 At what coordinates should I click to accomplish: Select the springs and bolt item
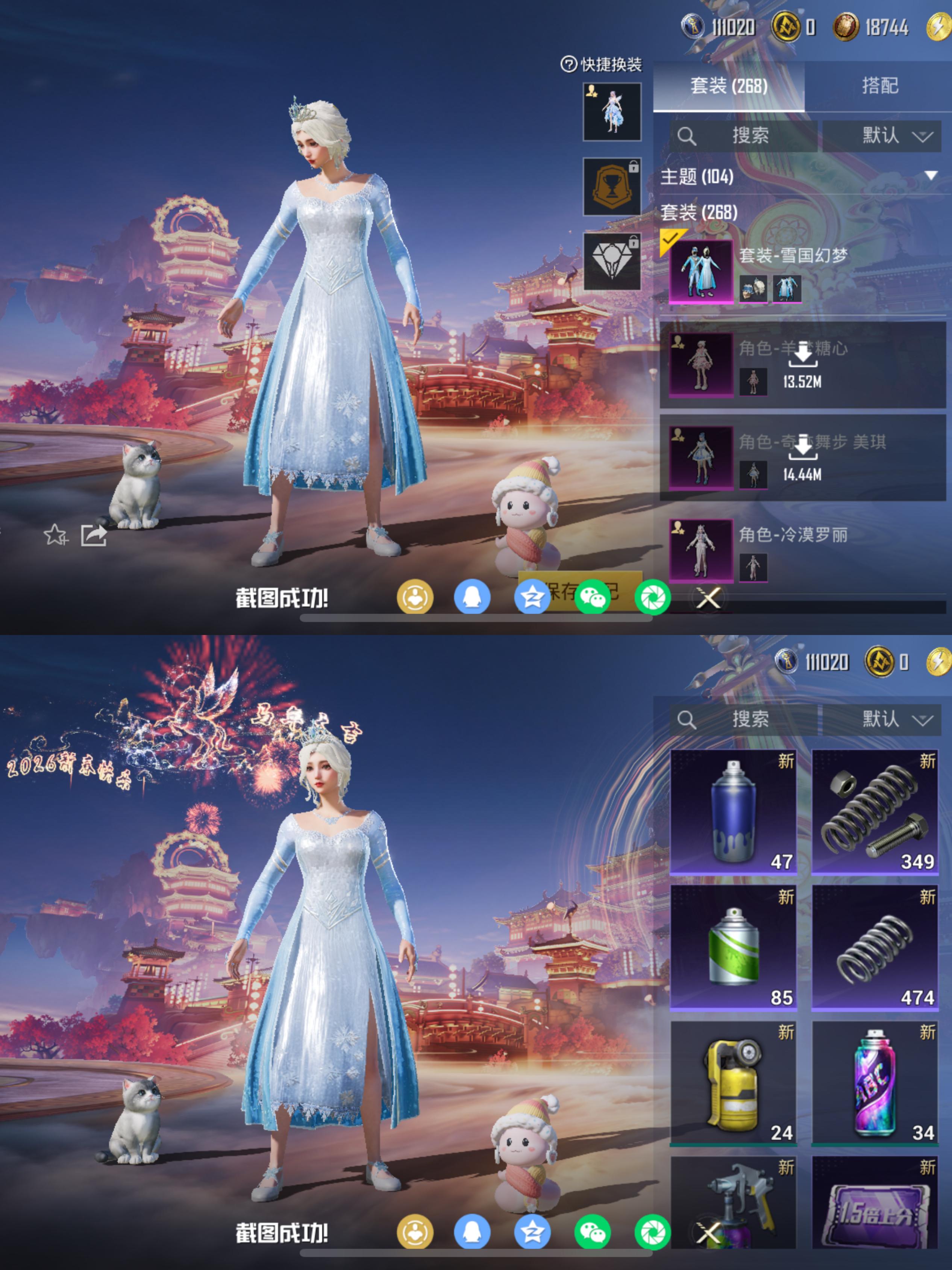click(x=875, y=811)
